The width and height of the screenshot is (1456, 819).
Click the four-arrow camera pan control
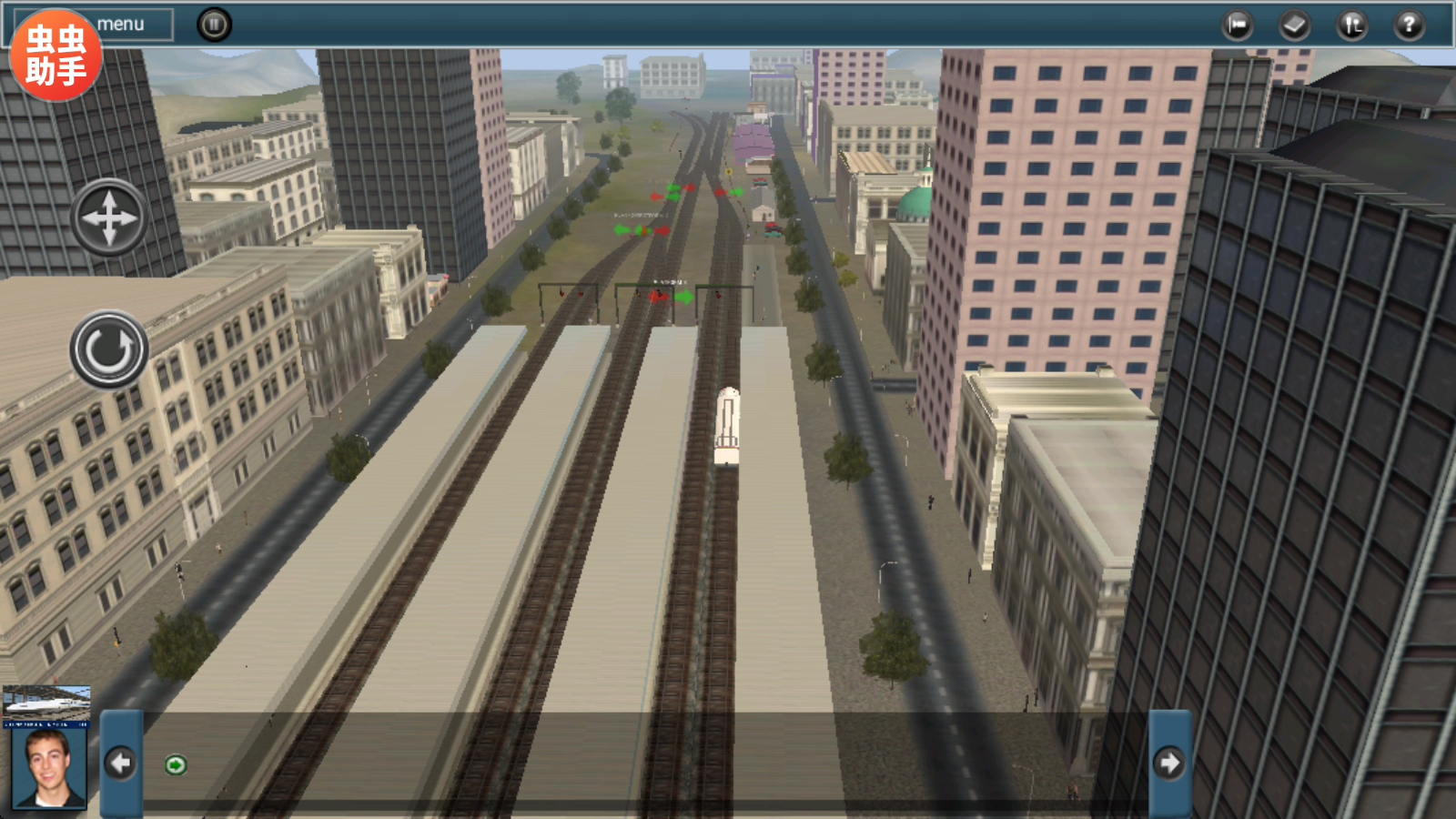tap(109, 217)
